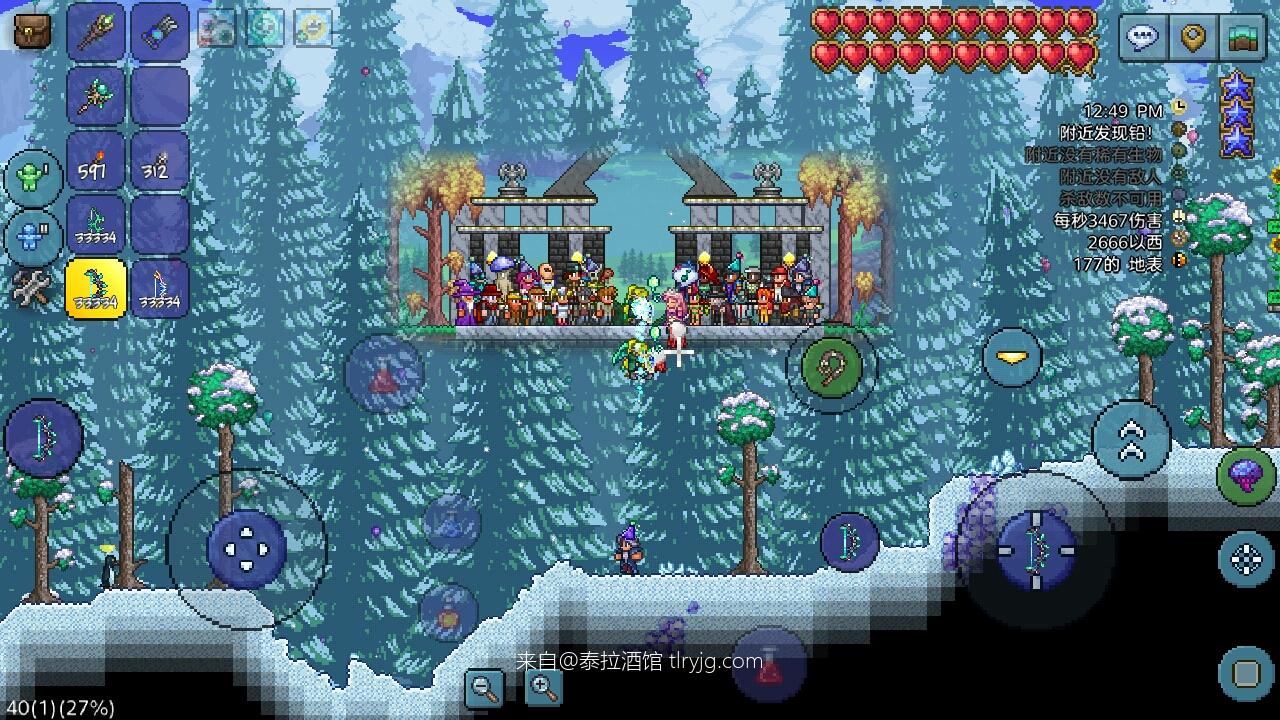The image size is (1280, 720).
Task: Select the yellow highlighted bow slot
Action: 96,288
